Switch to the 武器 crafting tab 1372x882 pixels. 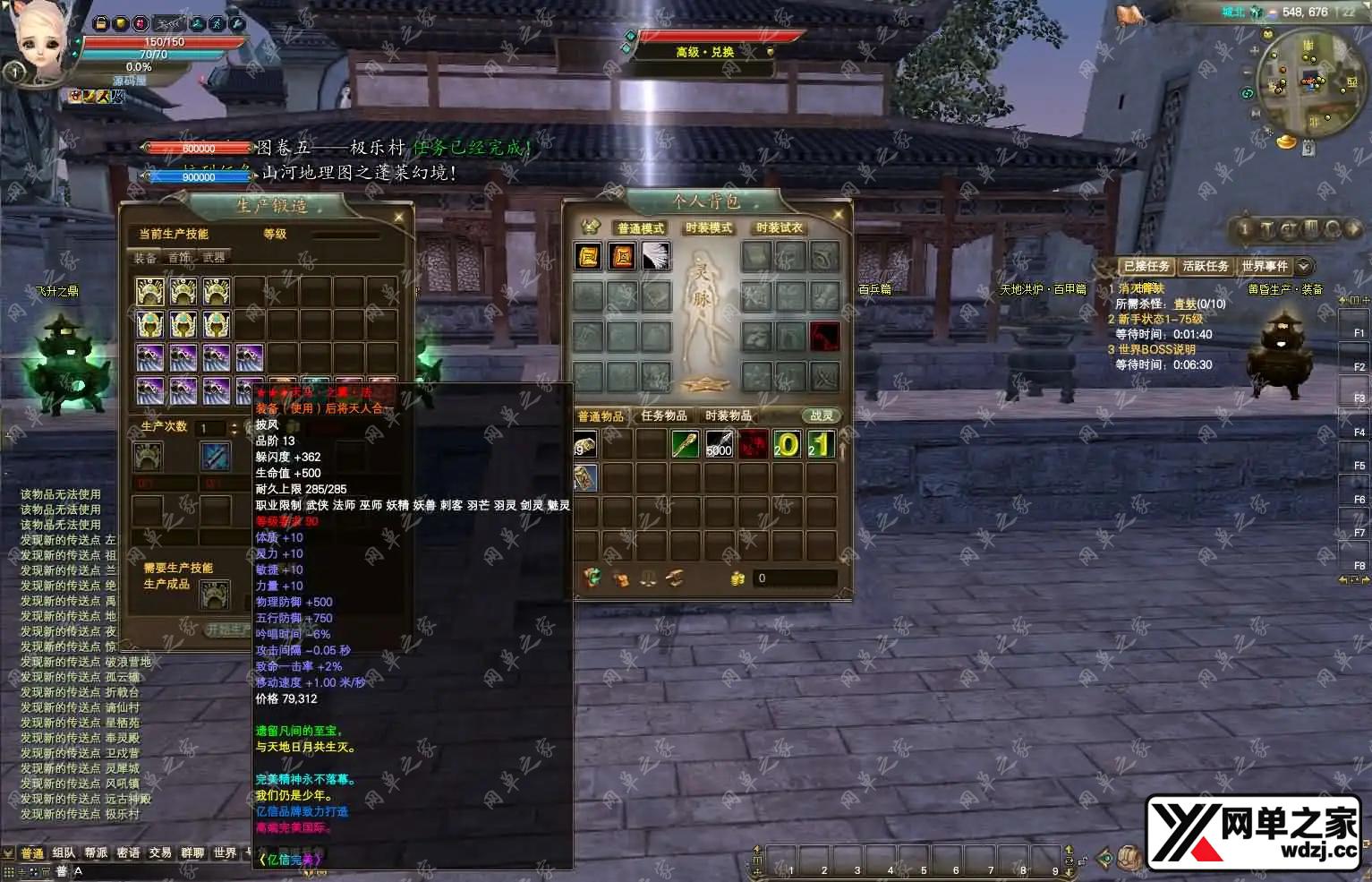tap(214, 258)
